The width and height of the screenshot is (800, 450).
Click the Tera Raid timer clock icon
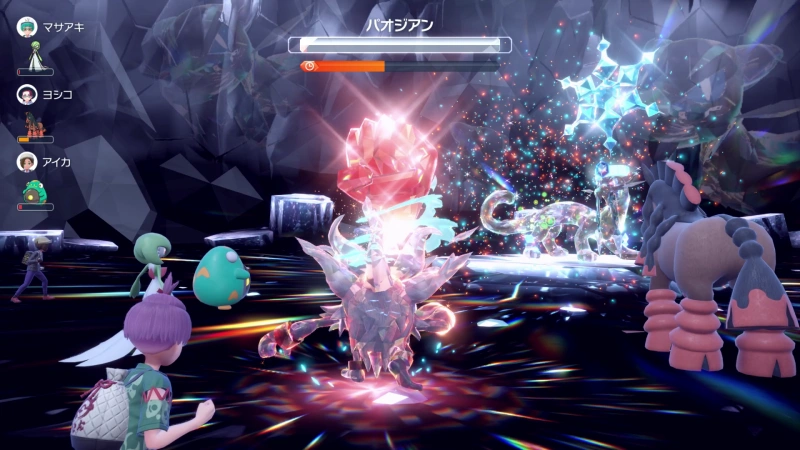[310, 66]
